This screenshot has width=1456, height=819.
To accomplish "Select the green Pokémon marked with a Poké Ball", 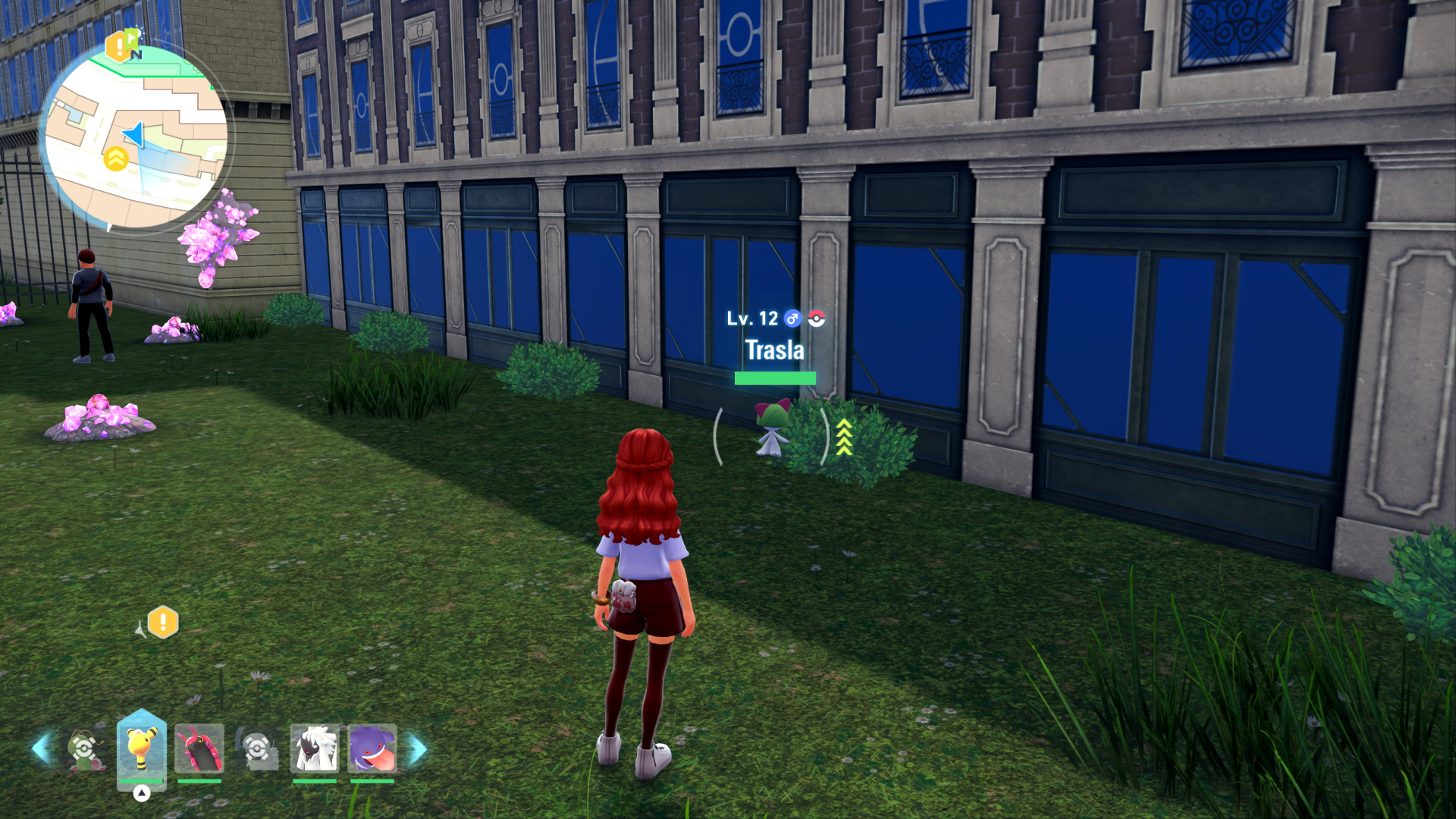I will [x=84, y=749].
